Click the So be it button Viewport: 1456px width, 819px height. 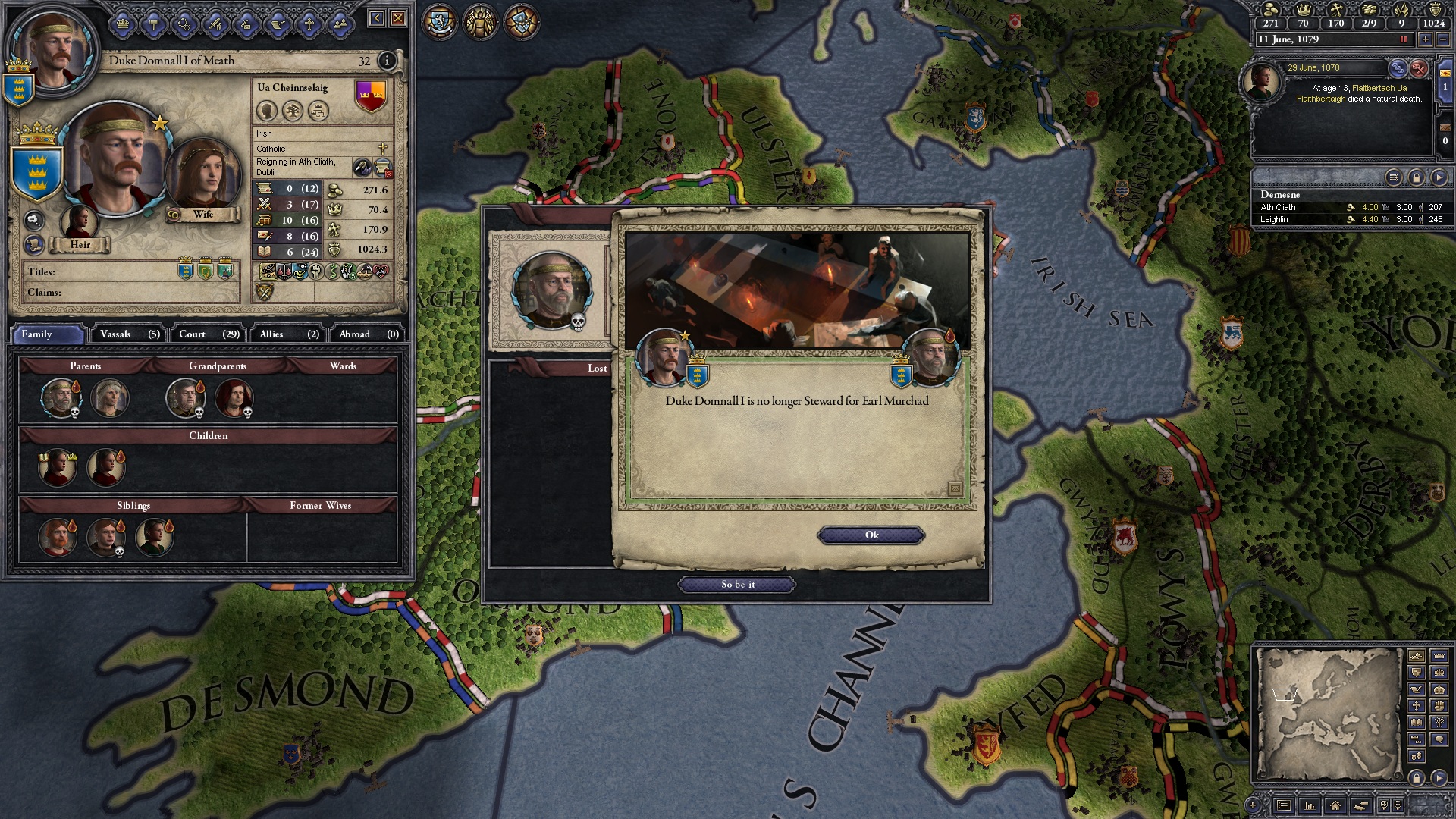[x=737, y=585]
